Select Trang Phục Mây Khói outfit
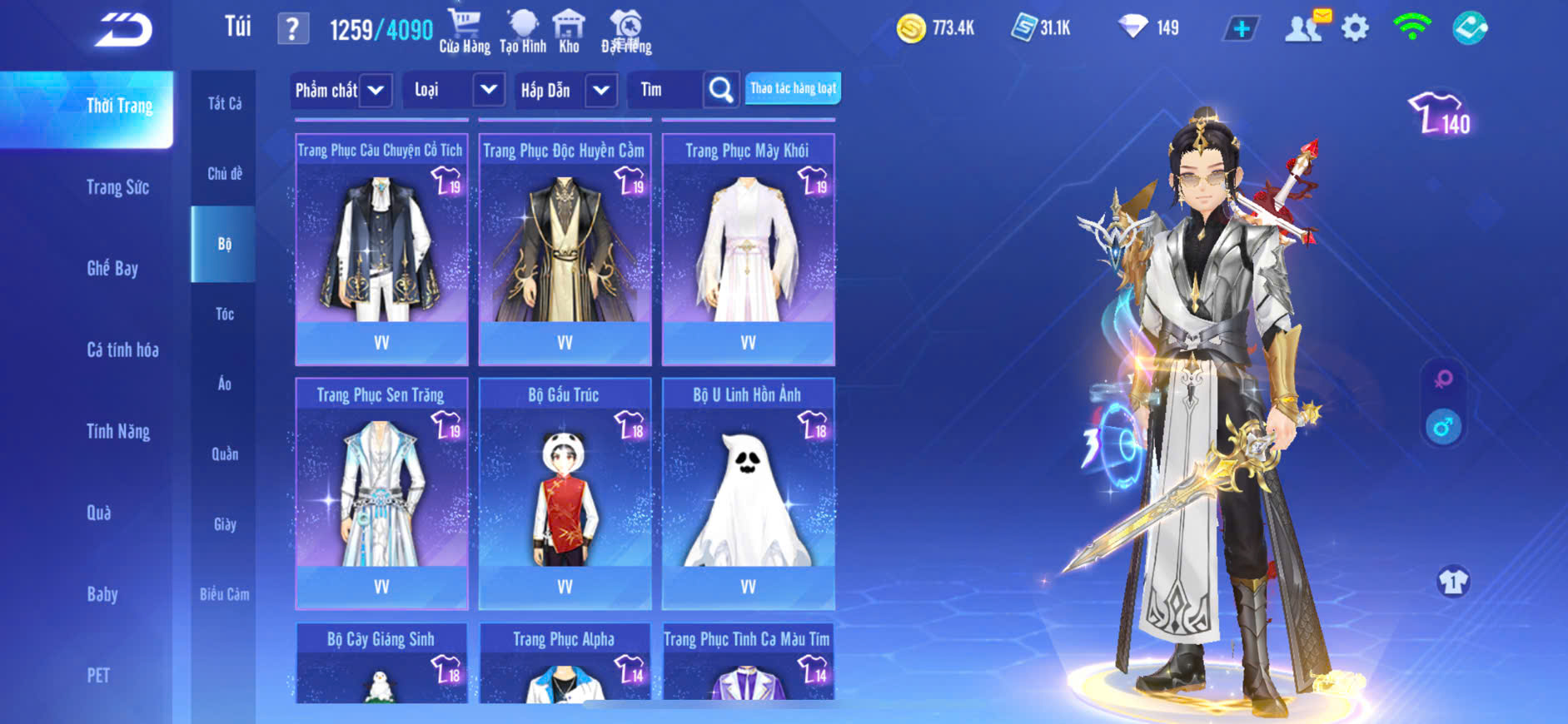 click(x=748, y=249)
